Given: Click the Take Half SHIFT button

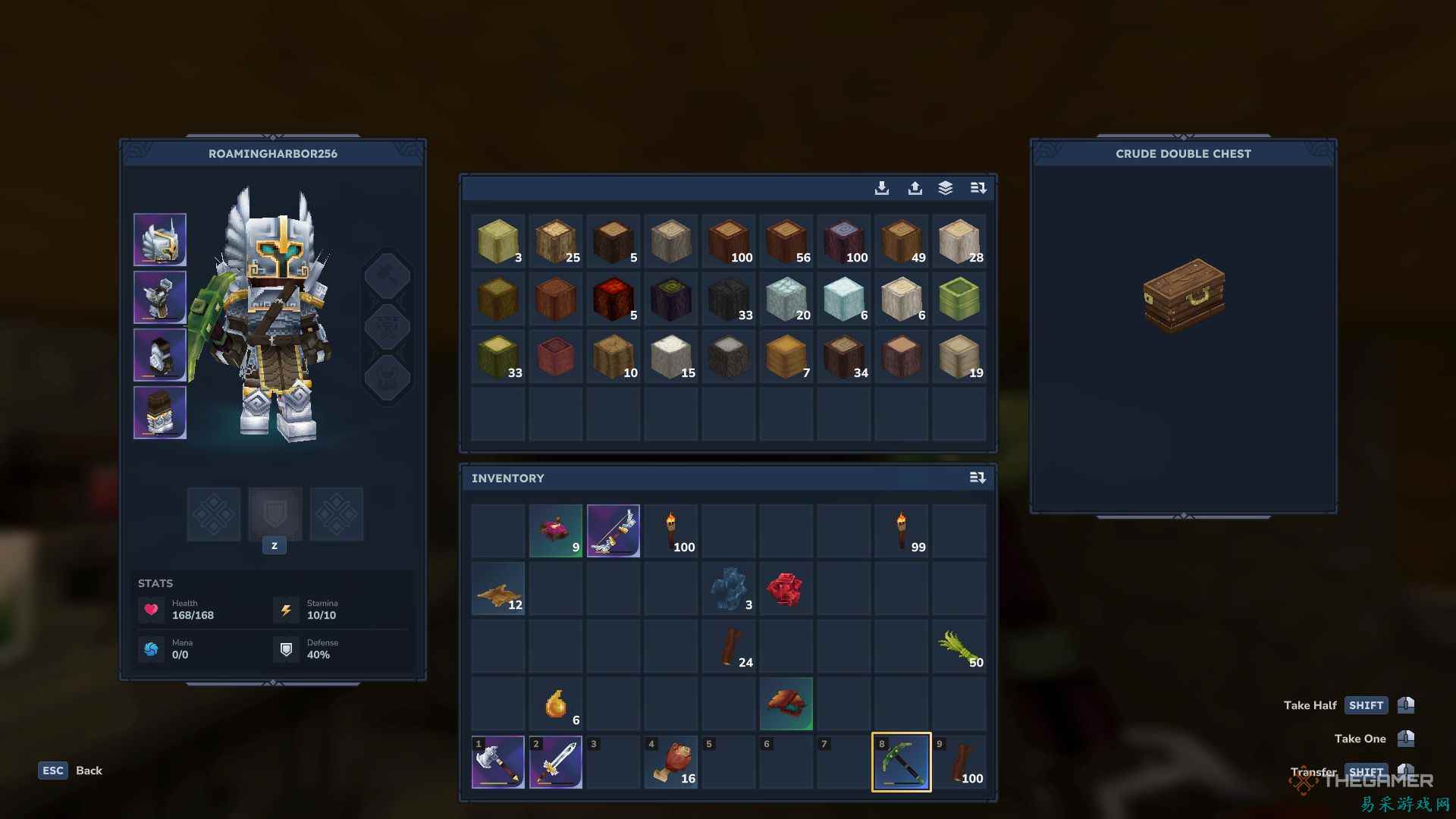Looking at the screenshot, I should (x=1366, y=705).
